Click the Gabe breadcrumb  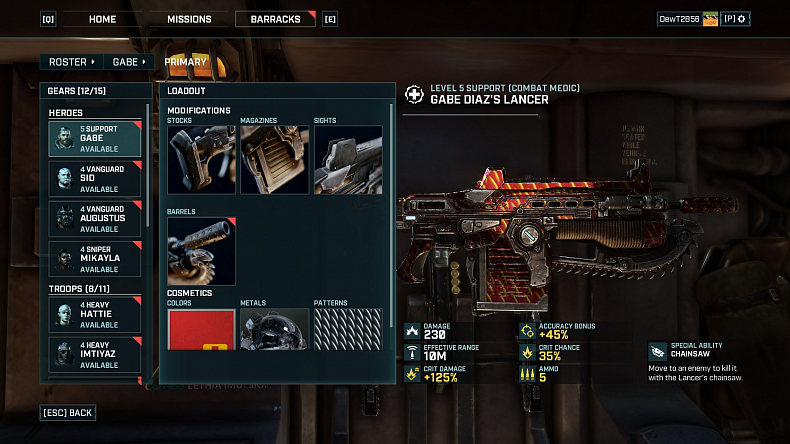[x=129, y=62]
